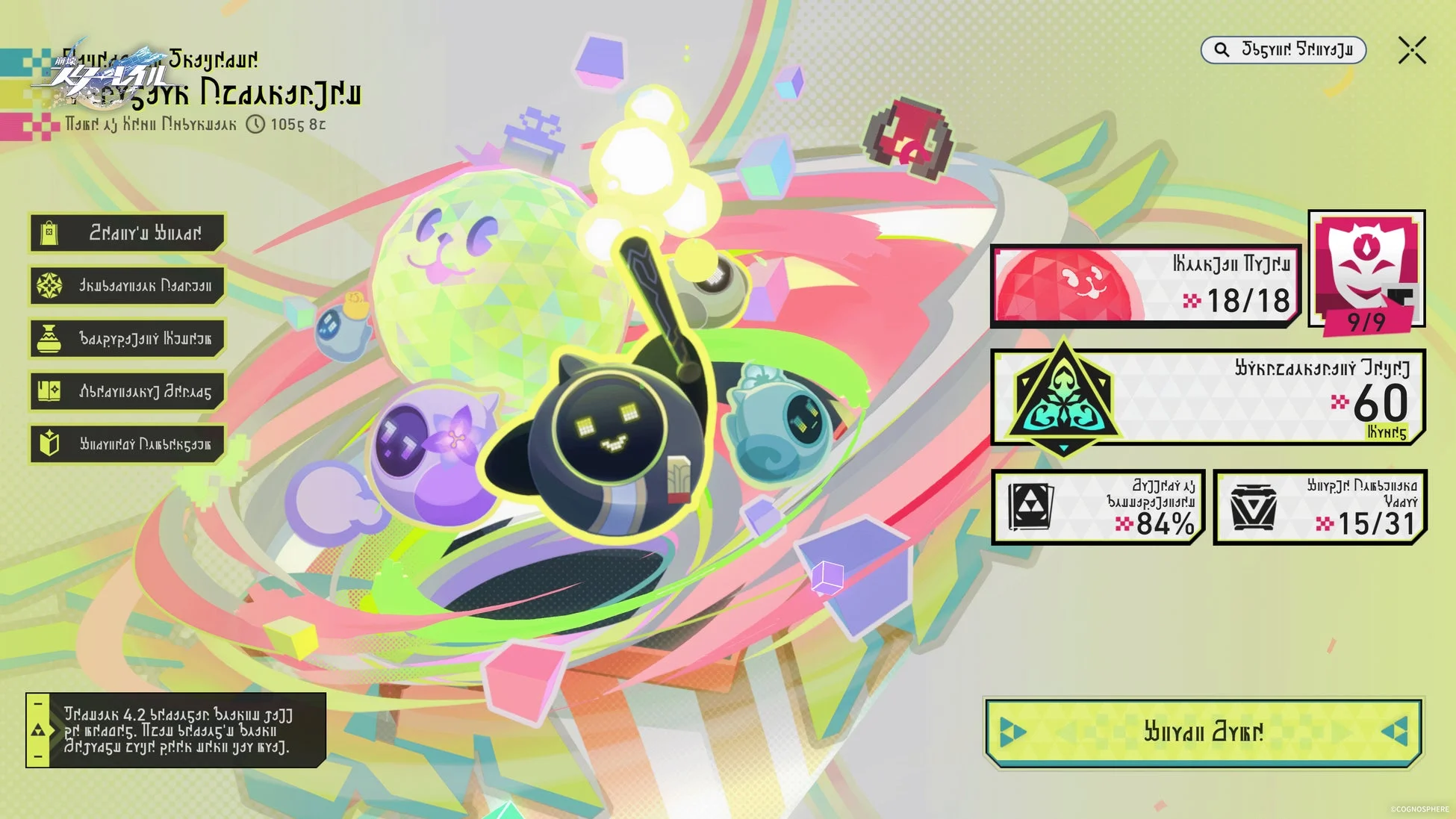The image size is (1456, 819).
Task: Select the snowflake emblem sidebar icon
Action: point(49,285)
